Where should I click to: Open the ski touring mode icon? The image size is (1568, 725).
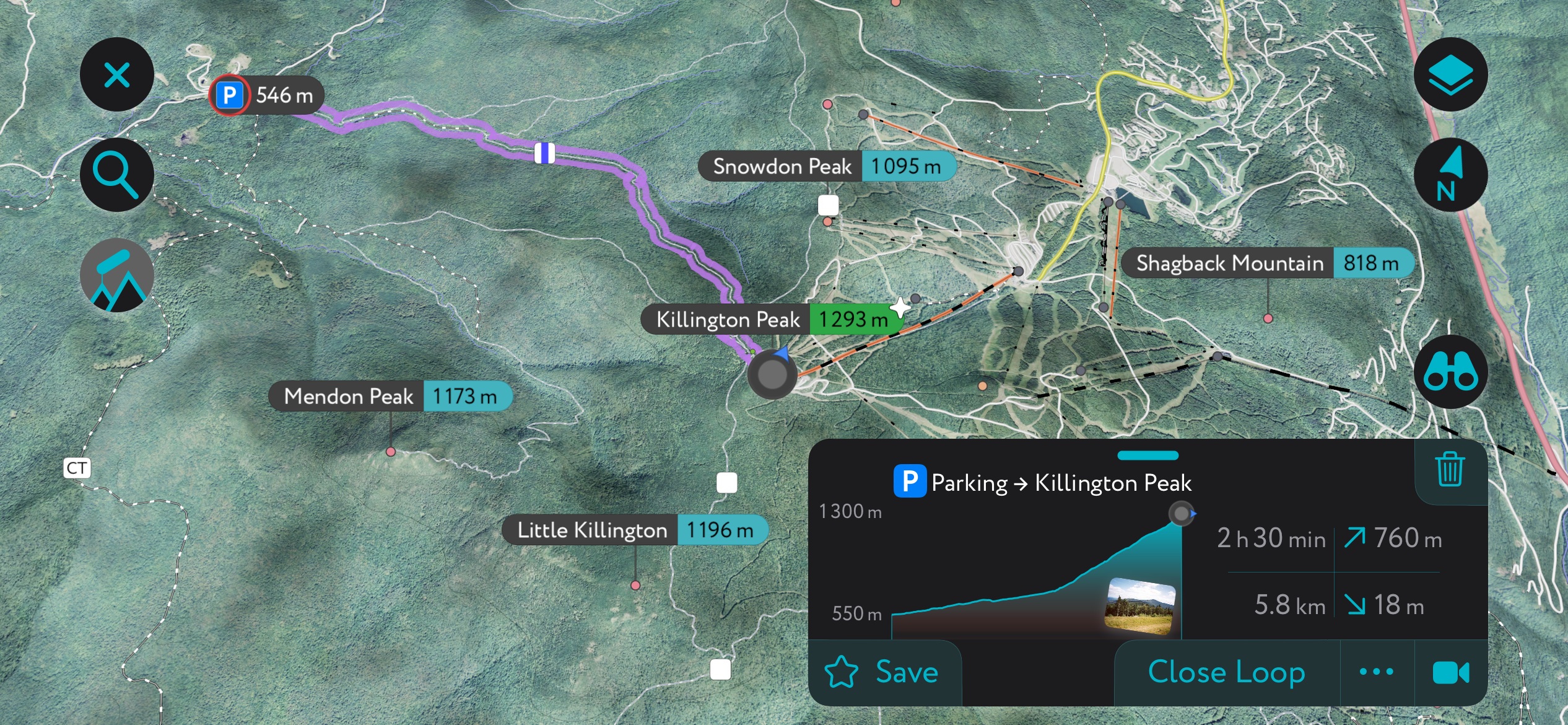(116, 276)
